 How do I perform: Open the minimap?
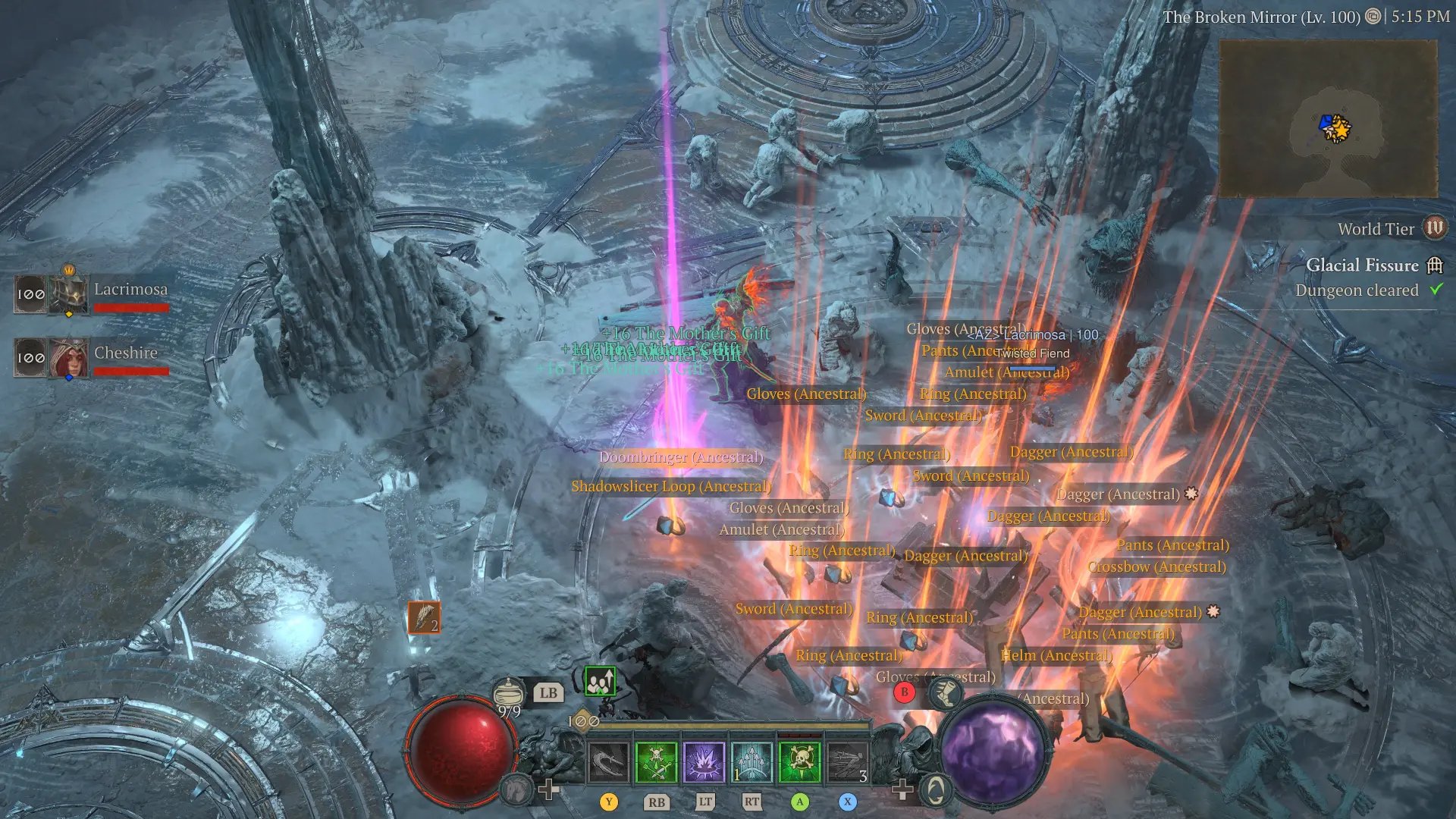point(1328,119)
